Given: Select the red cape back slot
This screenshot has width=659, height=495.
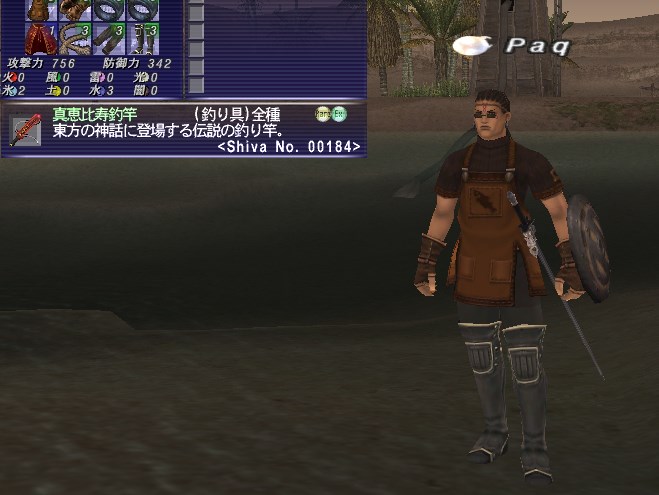Looking at the screenshot, I should click(x=40, y=38).
